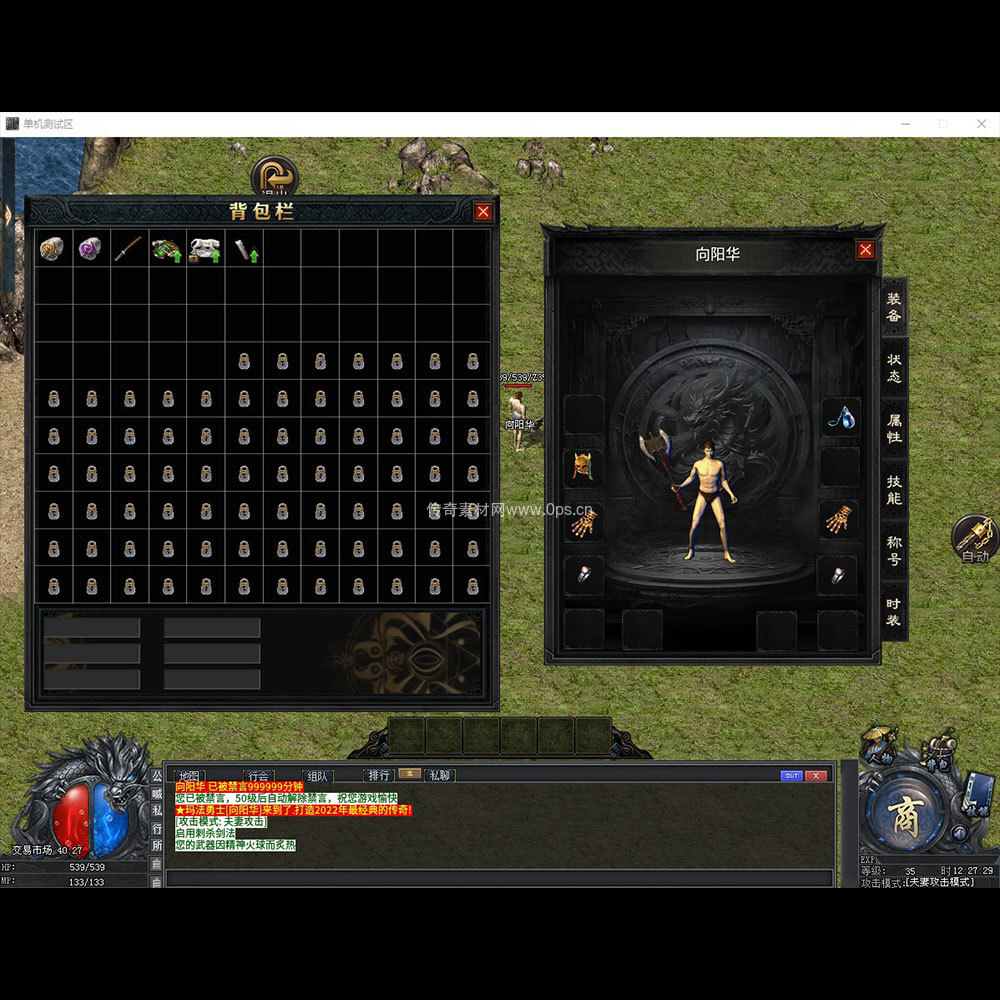Close the game window from the title bar
Image resolution: width=1000 pixels, height=1000 pixels.
(x=980, y=124)
